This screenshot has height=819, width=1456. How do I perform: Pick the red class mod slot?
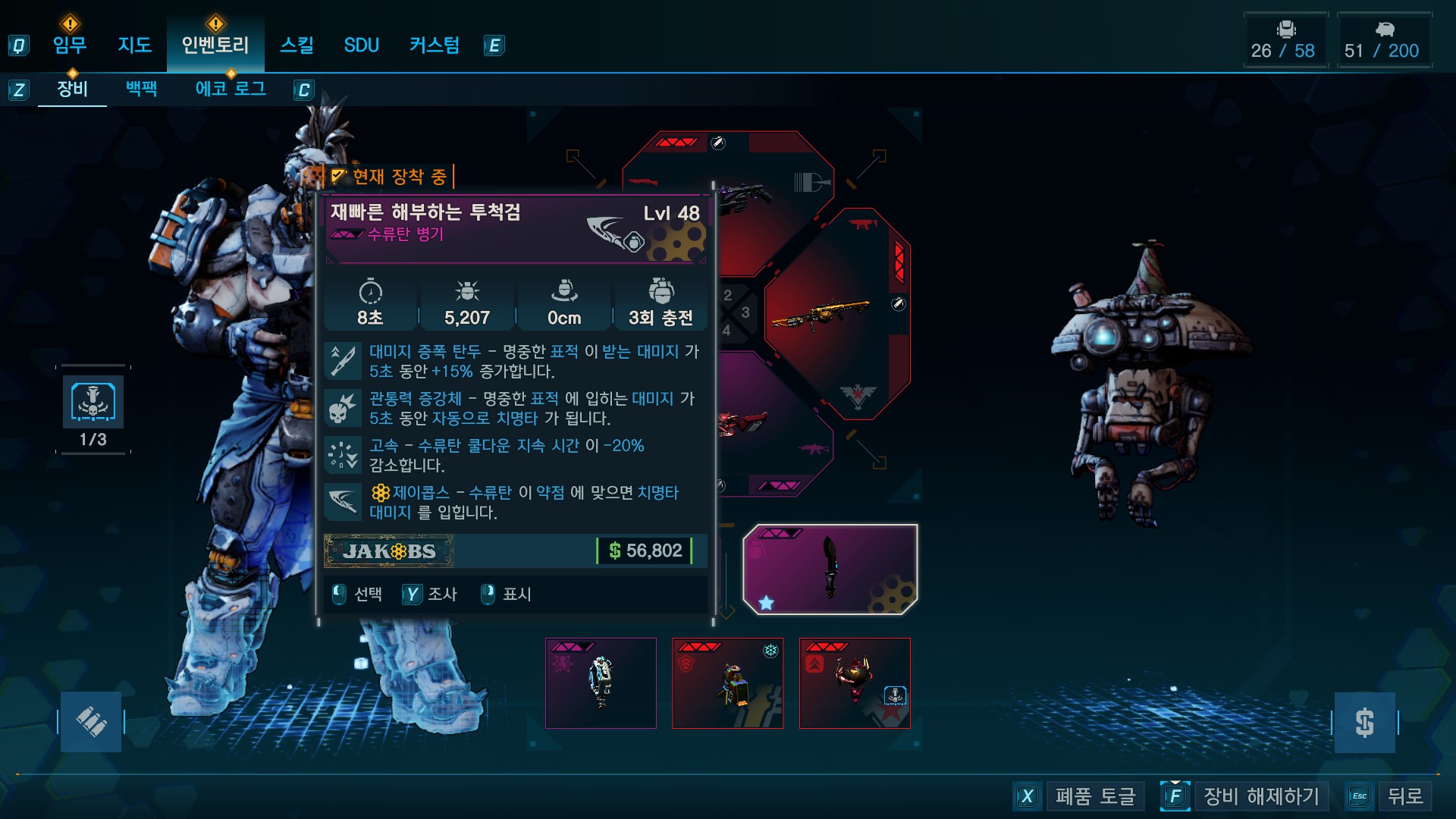point(855,683)
